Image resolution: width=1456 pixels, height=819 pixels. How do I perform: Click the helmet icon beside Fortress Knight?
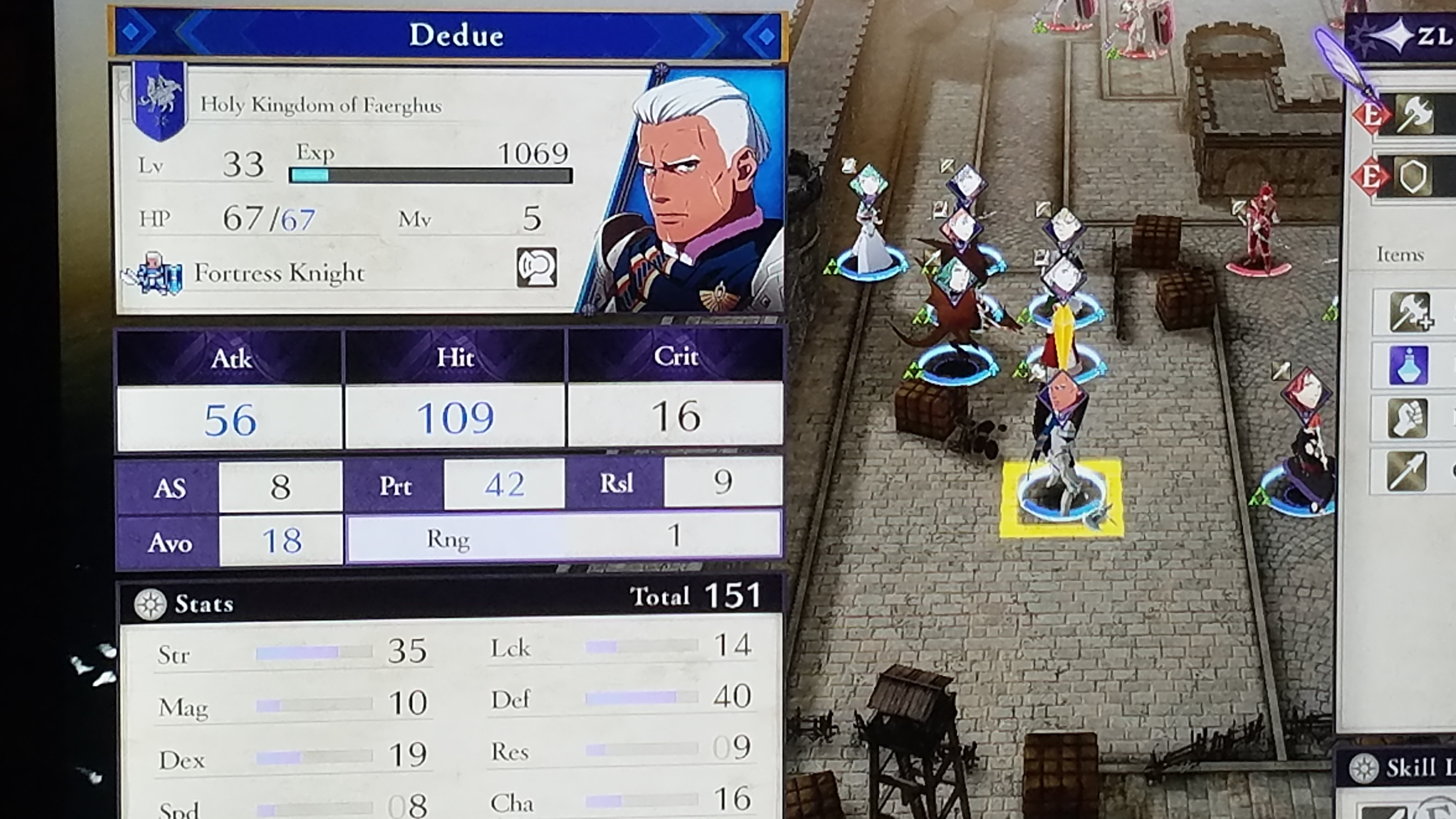point(536,268)
